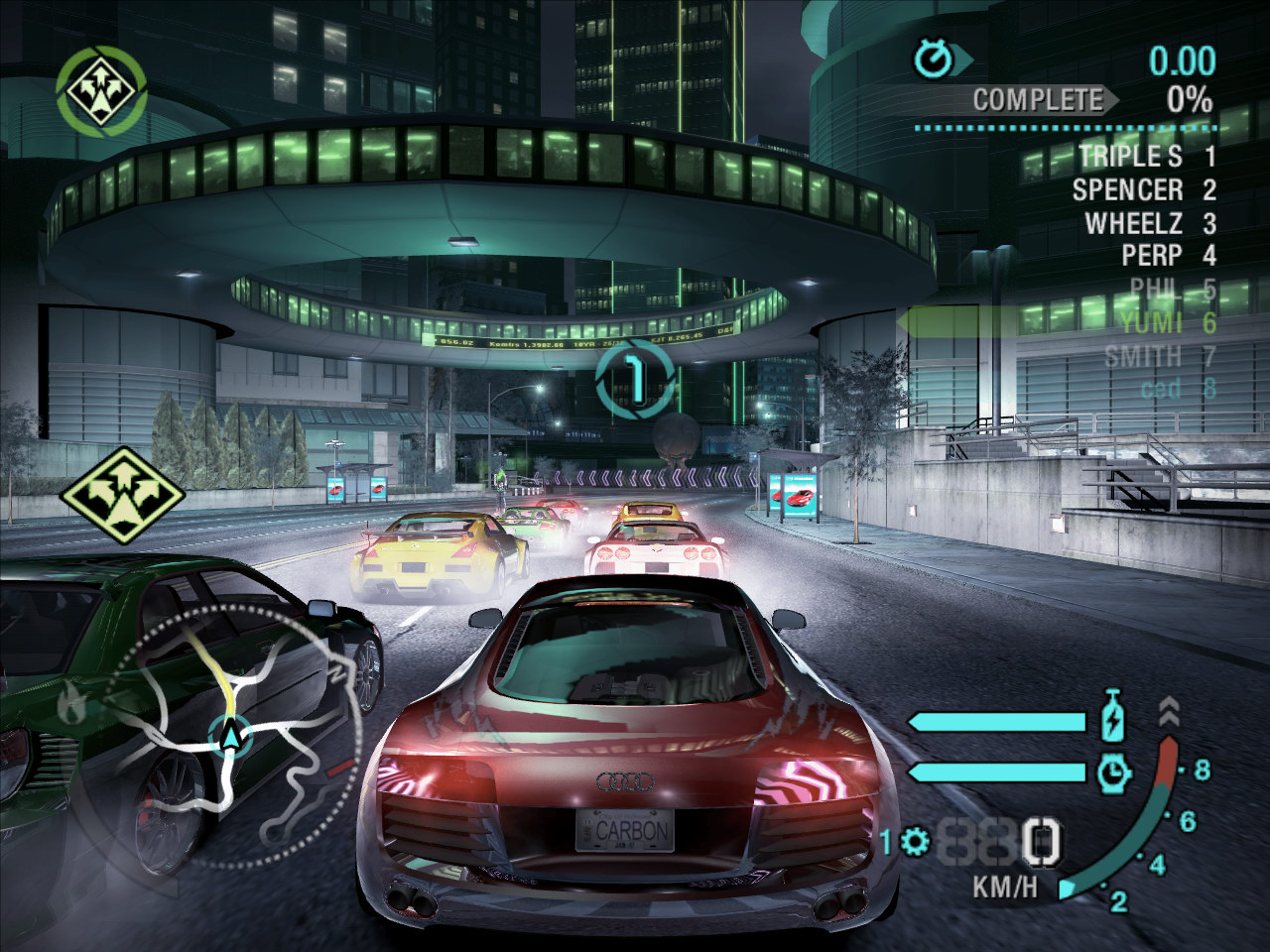Click the circular crew member icon

tap(101, 89)
